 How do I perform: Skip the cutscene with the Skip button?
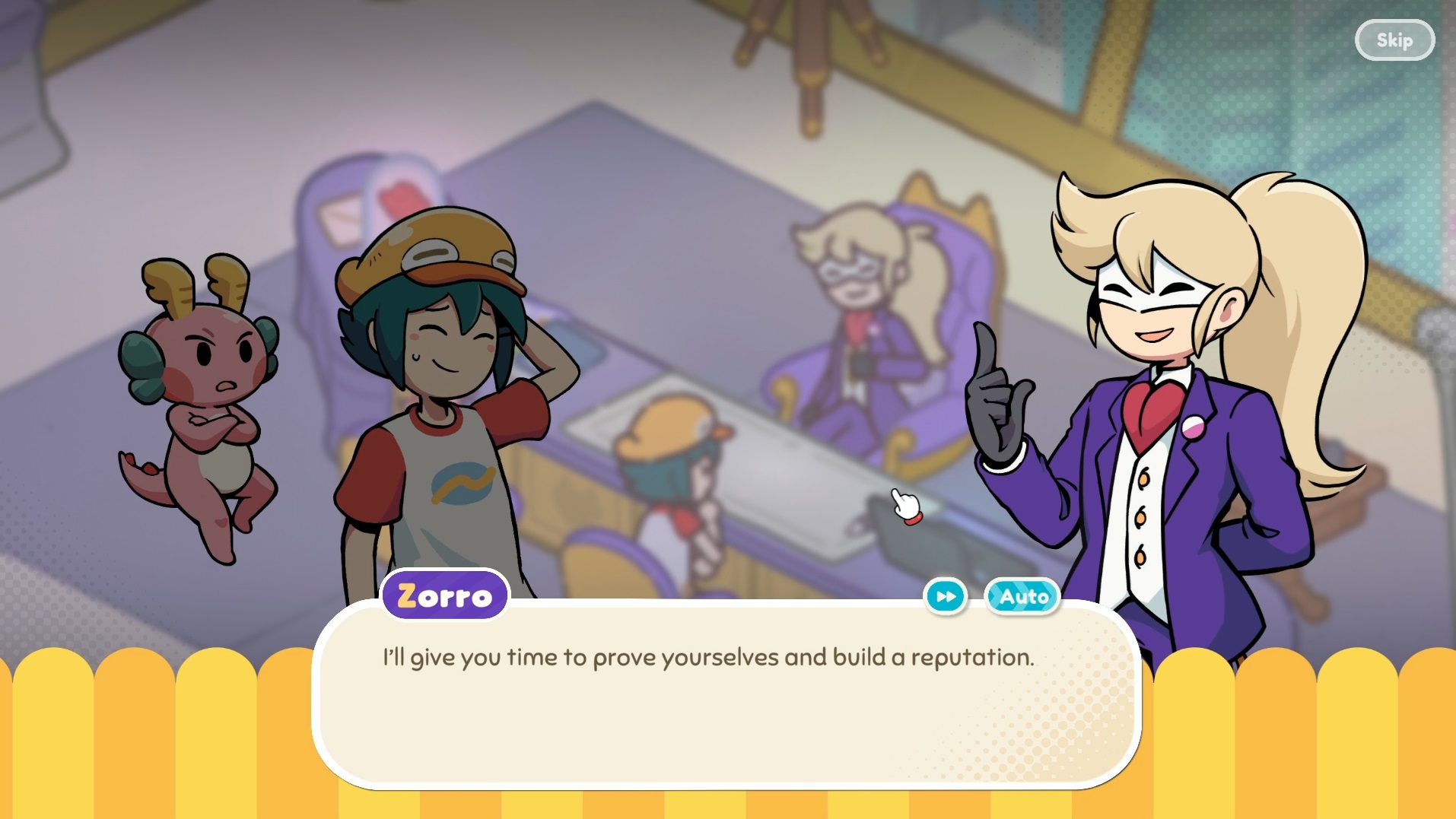[x=1394, y=40]
